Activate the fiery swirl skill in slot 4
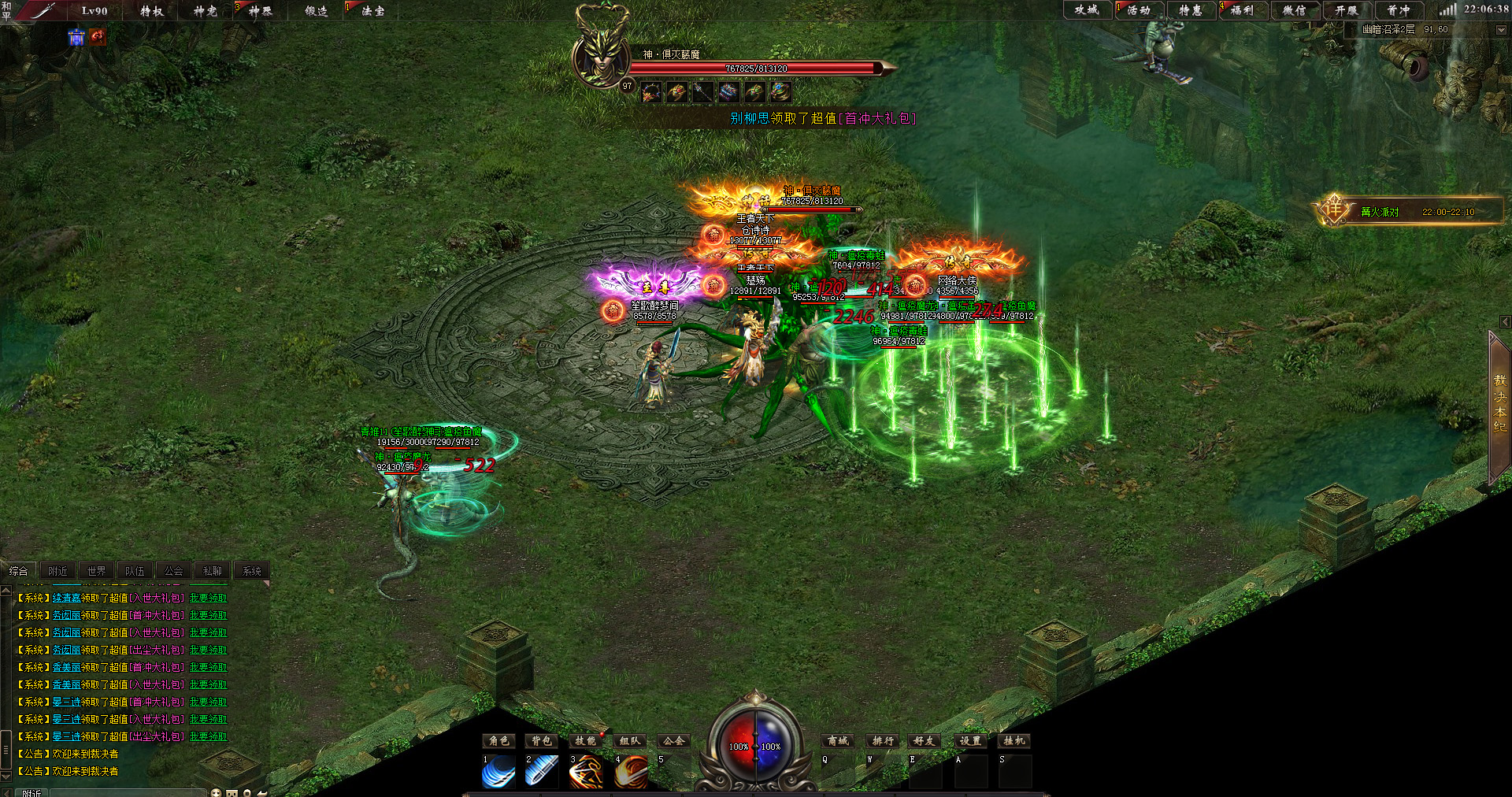The height and width of the screenshot is (797, 1512). tap(631, 772)
